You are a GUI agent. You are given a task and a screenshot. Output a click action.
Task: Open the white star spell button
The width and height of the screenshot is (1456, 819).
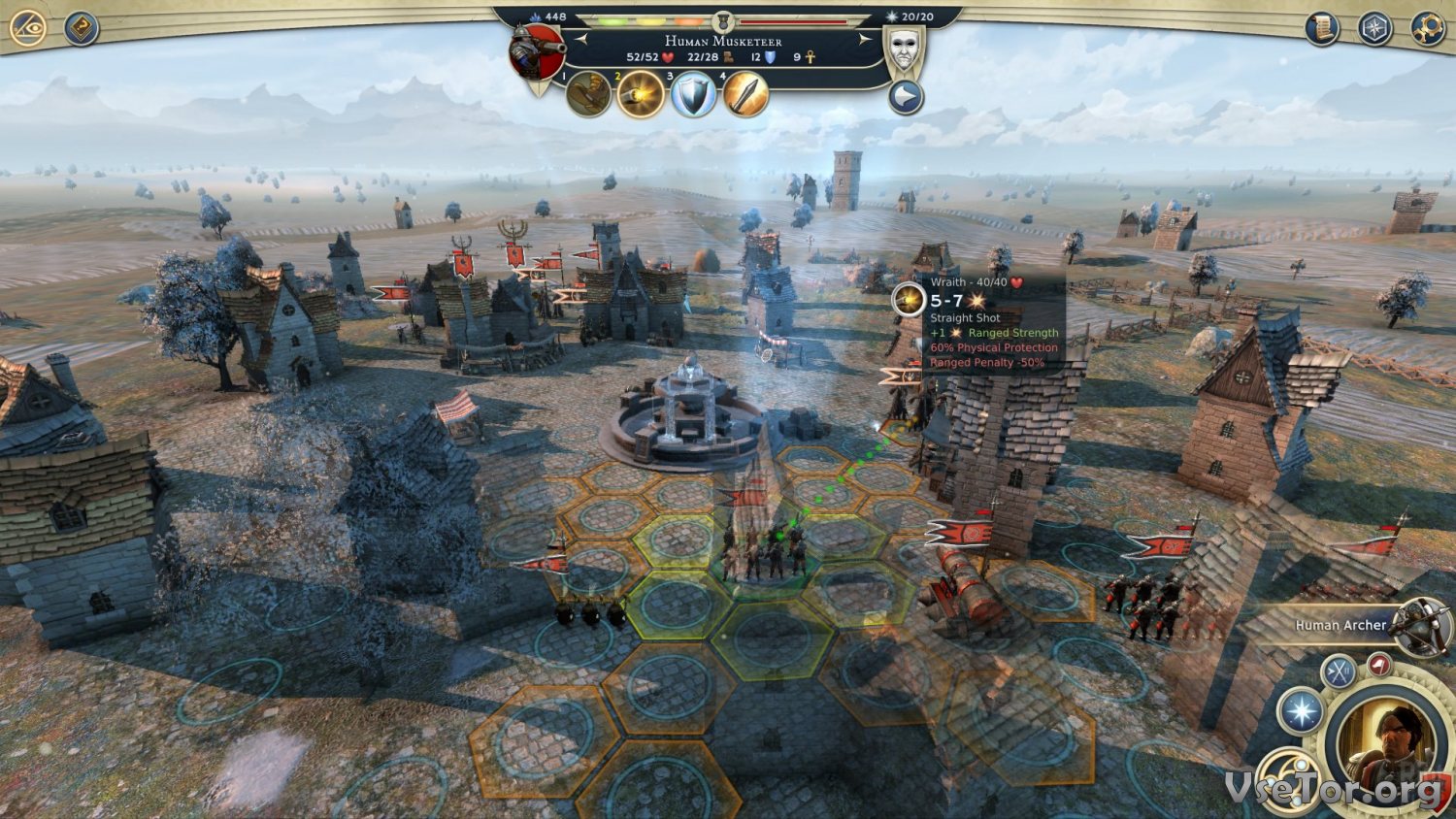coord(1301,711)
